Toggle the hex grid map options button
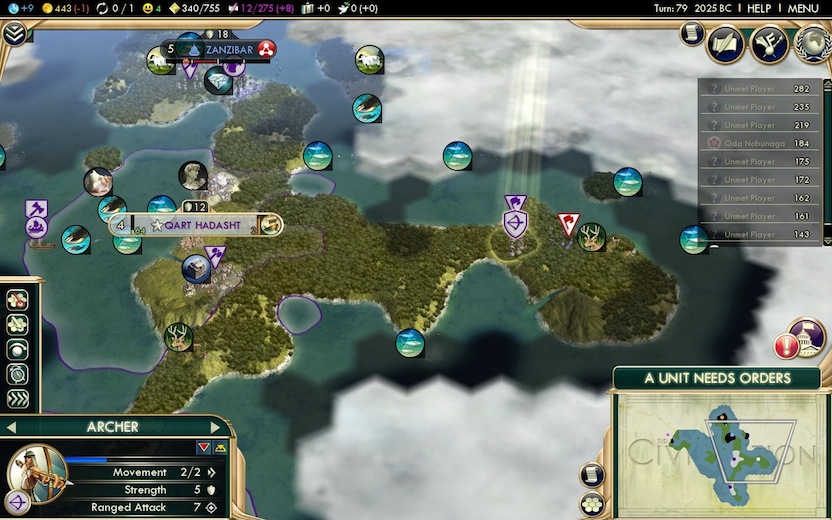This screenshot has height=520, width=832. pyautogui.click(x=591, y=503)
